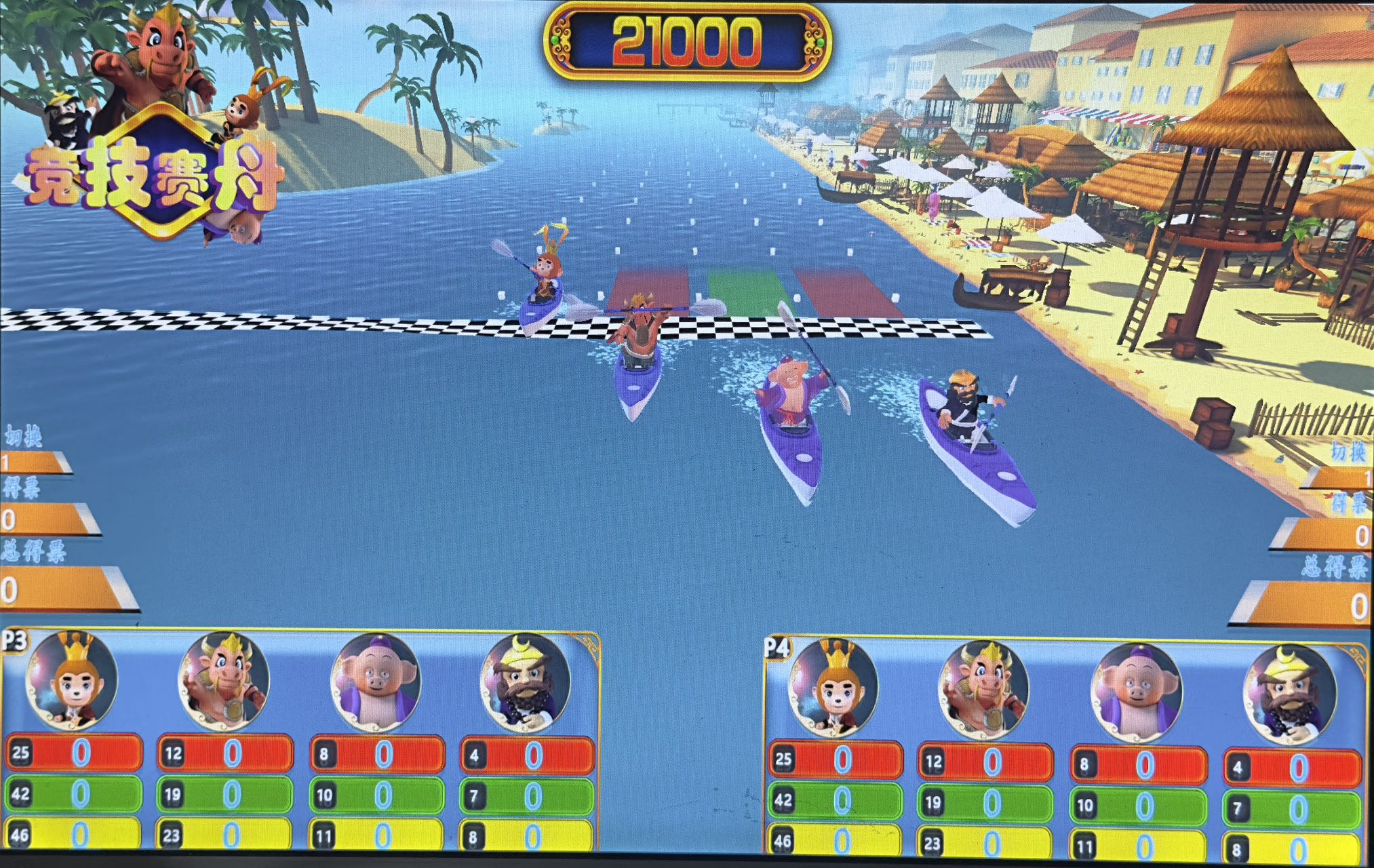
Task: Select P4's red 8 odds cell
Action: pyautogui.click(x=1139, y=765)
